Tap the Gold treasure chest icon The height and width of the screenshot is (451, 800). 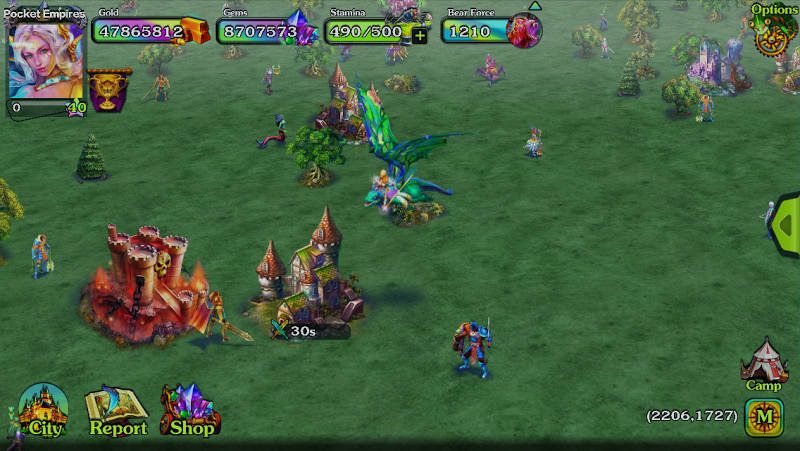point(196,31)
